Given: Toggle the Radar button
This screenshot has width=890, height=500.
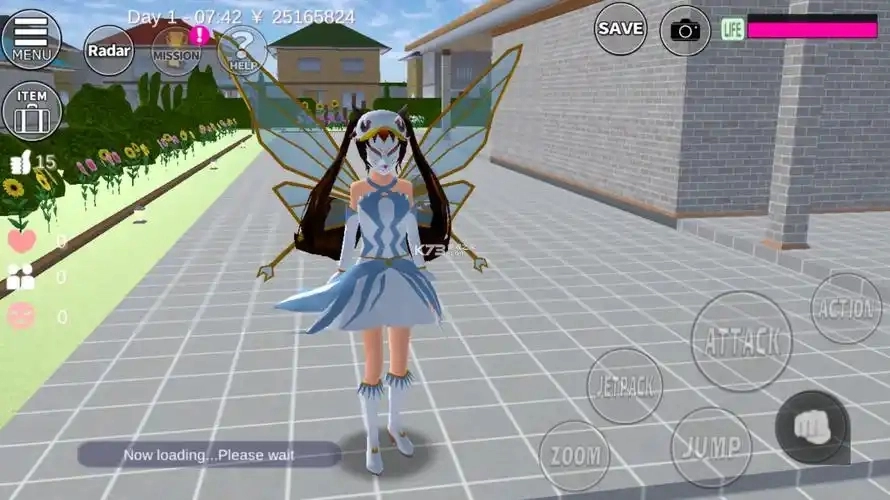Looking at the screenshot, I should coord(108,49).
